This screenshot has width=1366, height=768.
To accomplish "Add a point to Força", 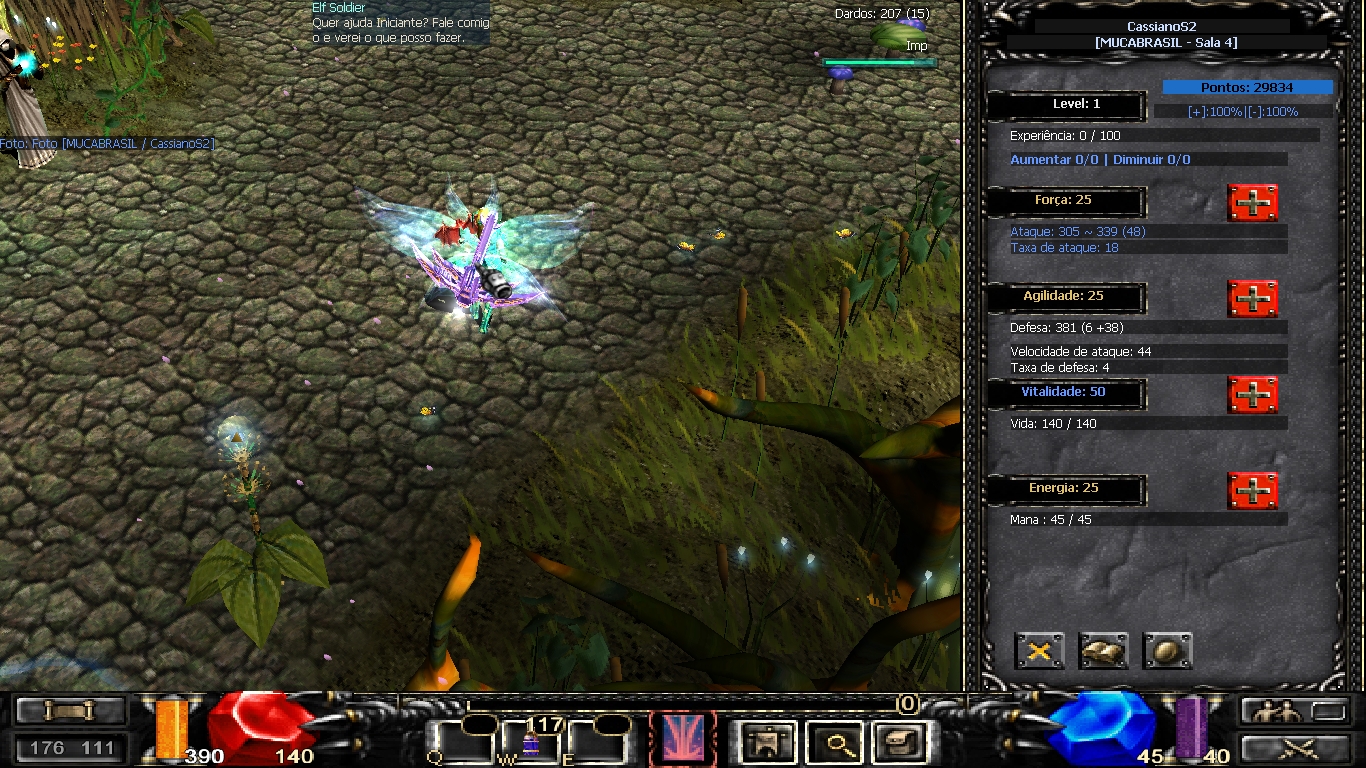I will click(1252, 203).
